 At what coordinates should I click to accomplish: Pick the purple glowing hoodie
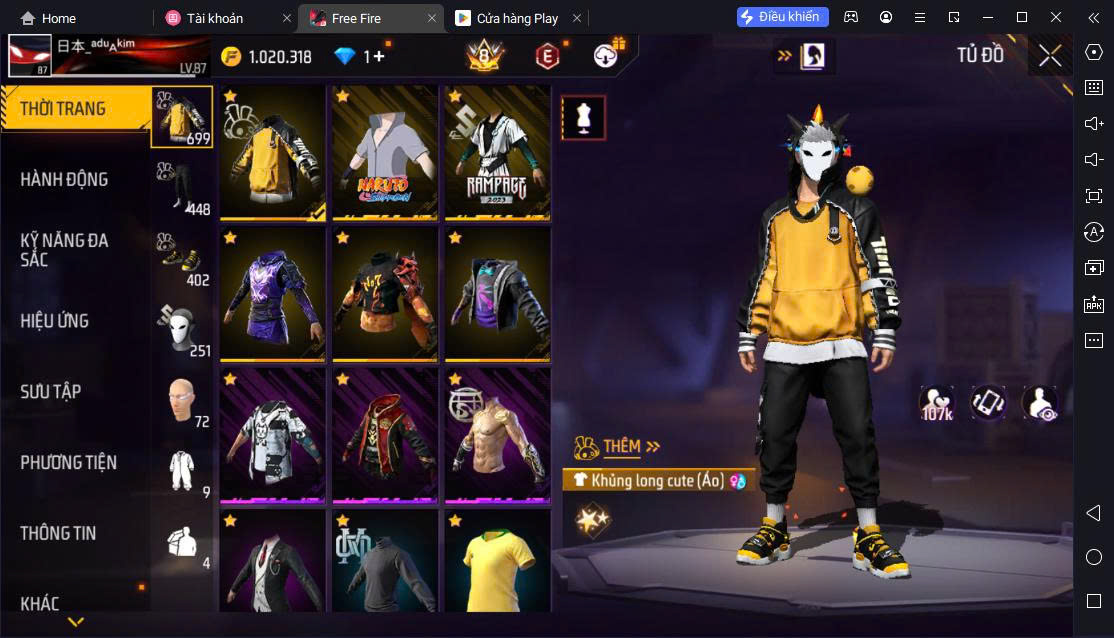[273, 294]
